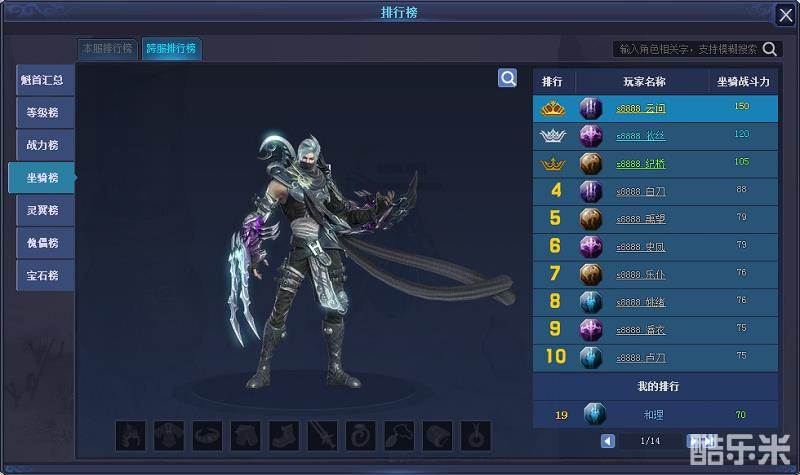Select the 跨服排行榜 tab
Screen dimensions: 800x475
click(170, 48)
